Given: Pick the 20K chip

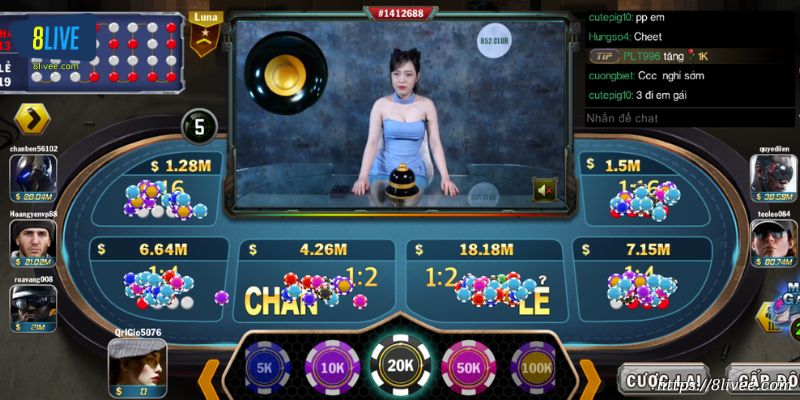Looking at the screenshot, I should coord(400,366).
